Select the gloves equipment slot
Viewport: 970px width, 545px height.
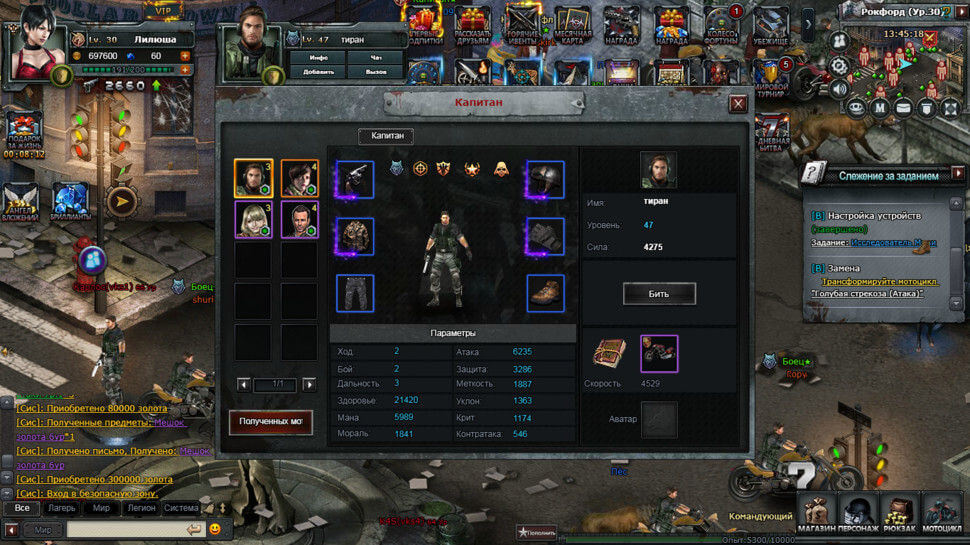pos(545,237)
